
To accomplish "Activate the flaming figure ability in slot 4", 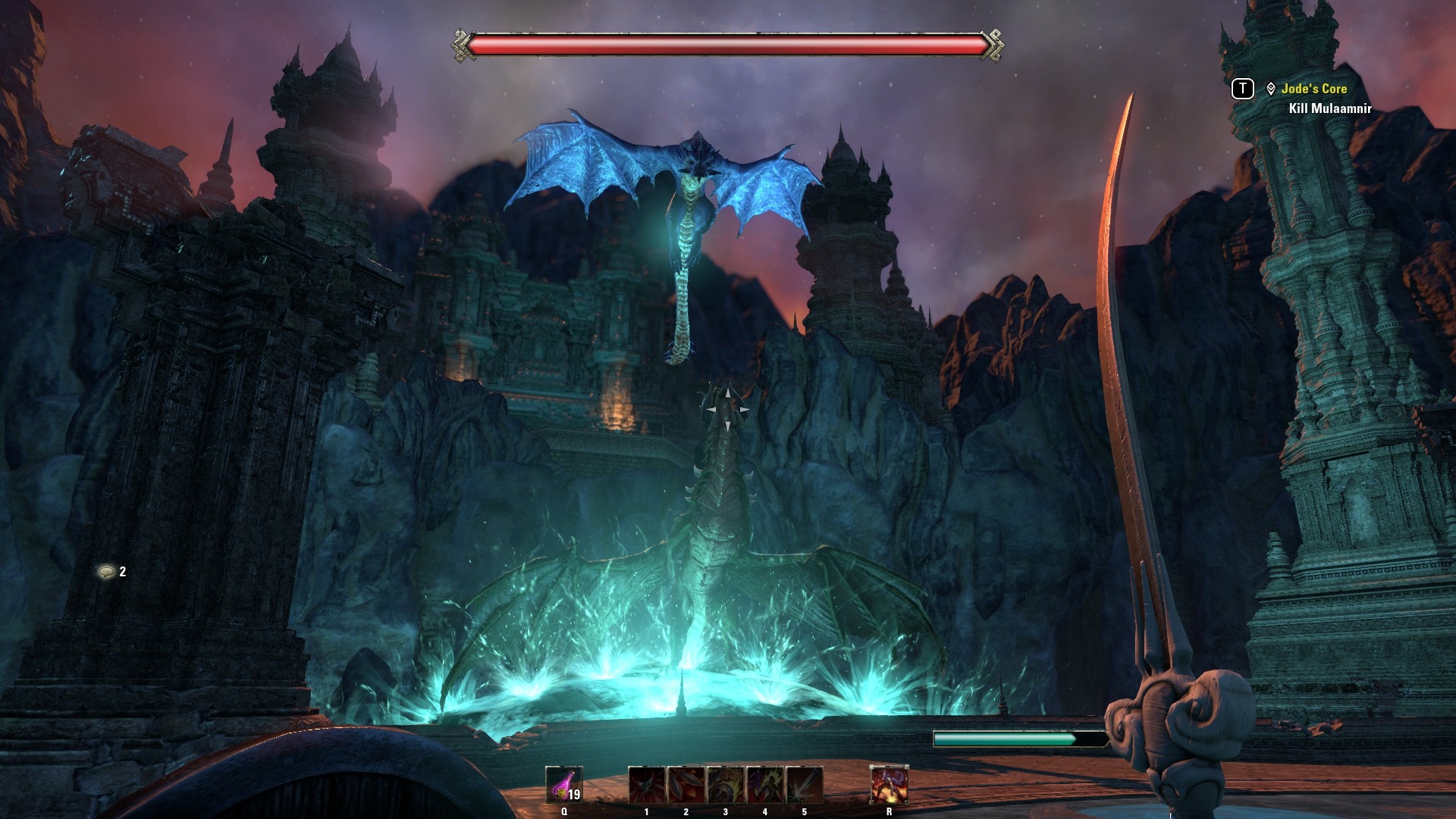I will [765, 785].
